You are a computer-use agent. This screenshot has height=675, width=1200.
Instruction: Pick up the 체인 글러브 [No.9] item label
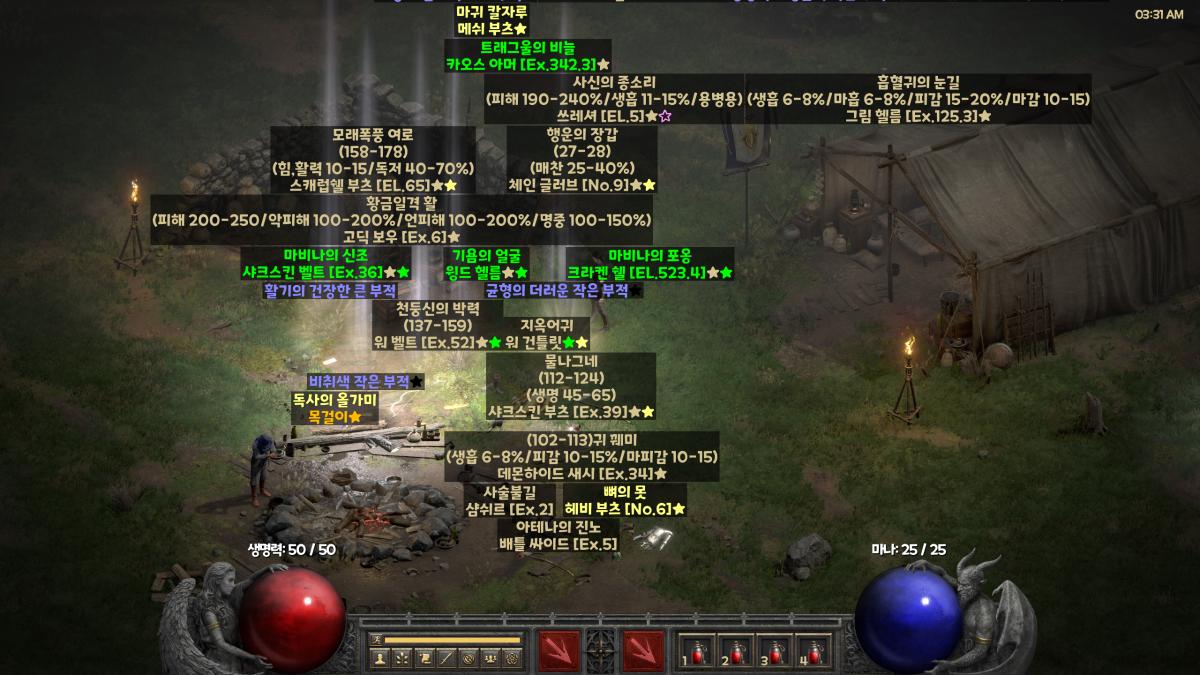tap(582, 185)
